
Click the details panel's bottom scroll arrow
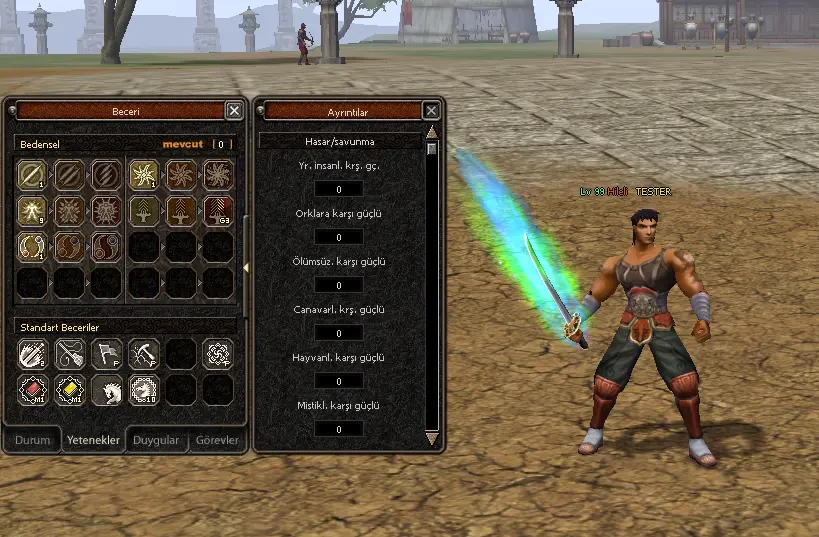(x=432, y=438)
